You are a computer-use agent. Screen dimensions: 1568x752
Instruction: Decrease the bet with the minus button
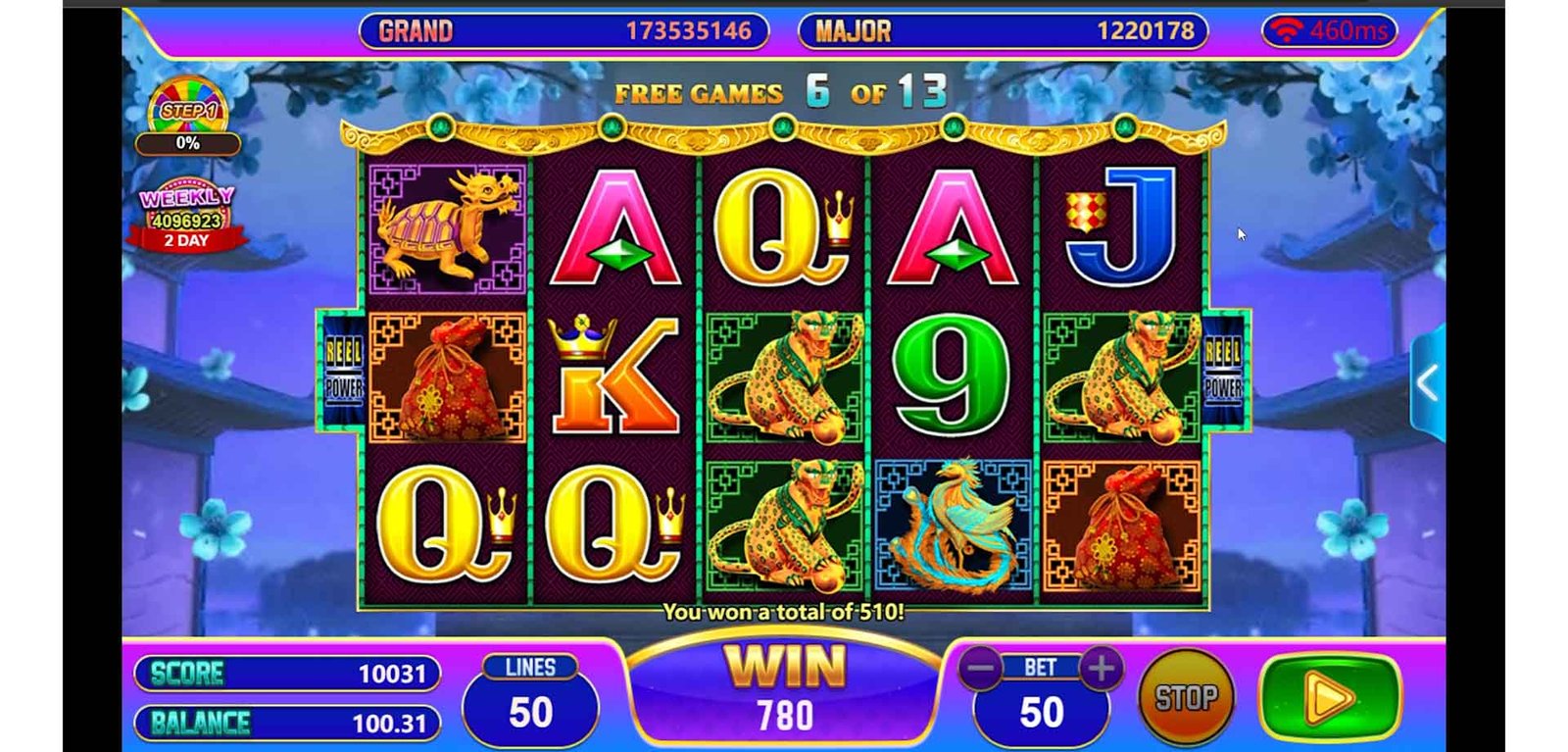pyautogui.click(x=980, y=669)
